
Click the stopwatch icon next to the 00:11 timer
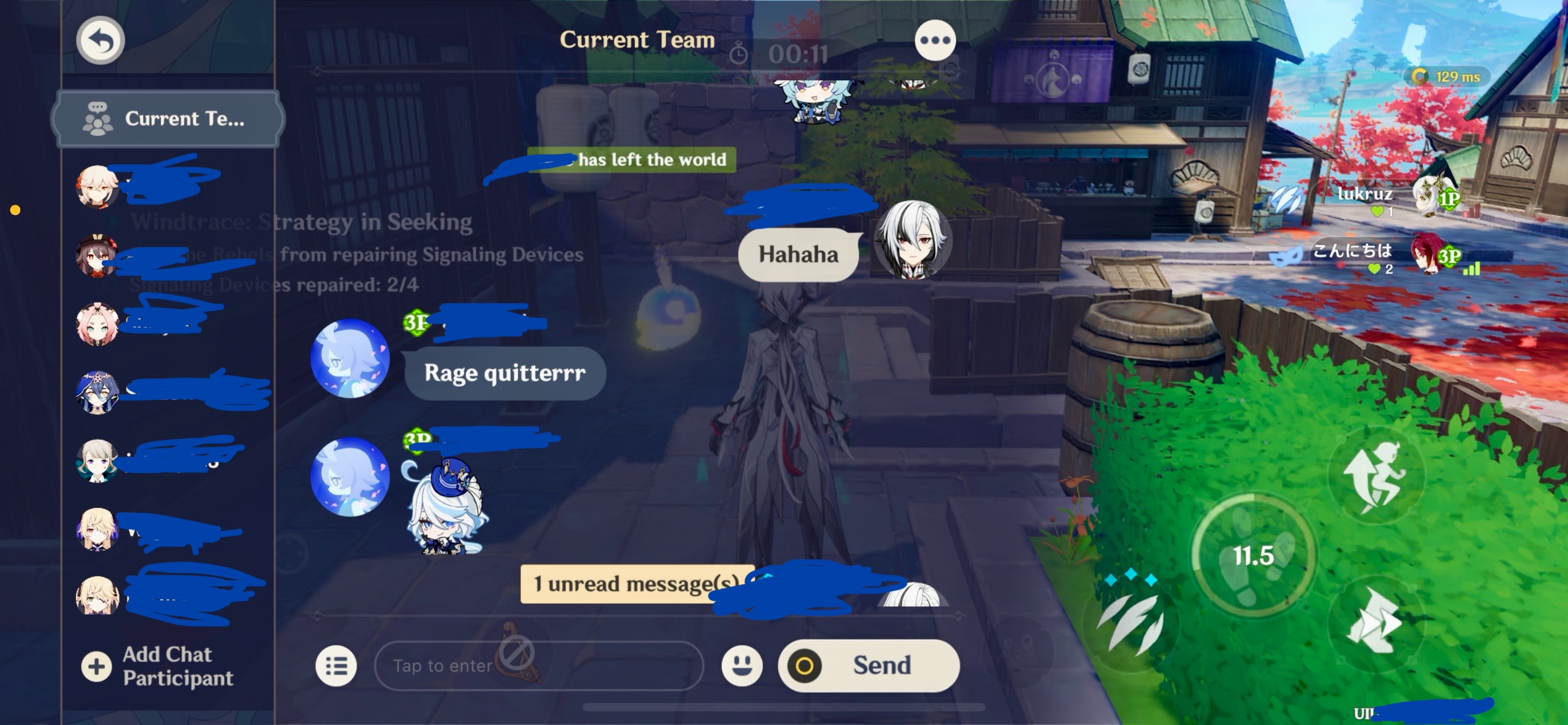(x=738, y=54)
